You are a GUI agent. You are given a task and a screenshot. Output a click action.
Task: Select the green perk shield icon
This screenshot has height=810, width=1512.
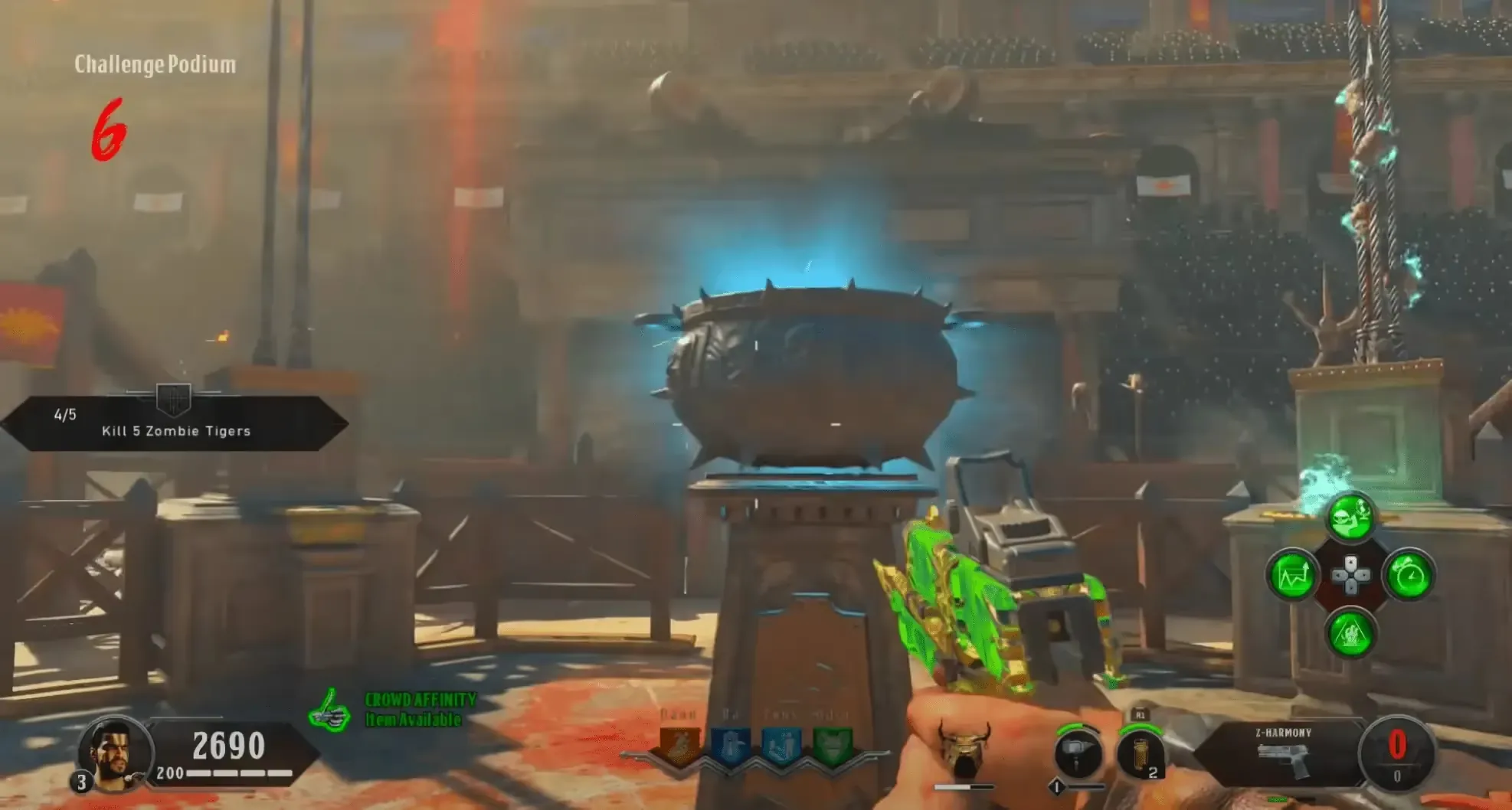pos(831,744)
